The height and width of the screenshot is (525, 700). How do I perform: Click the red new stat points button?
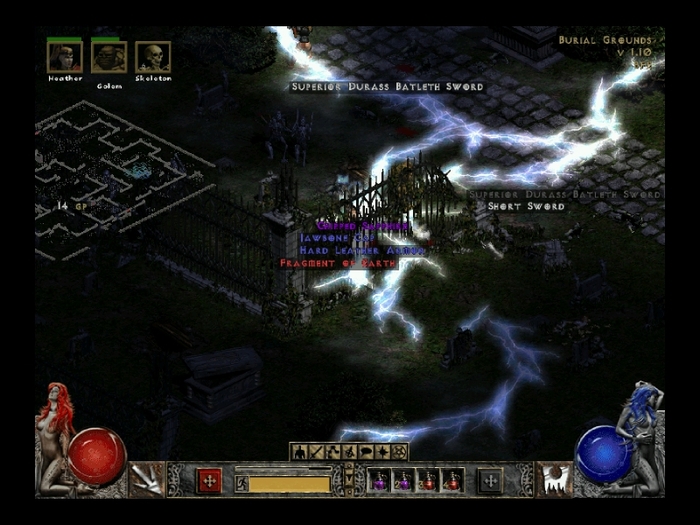209,481
